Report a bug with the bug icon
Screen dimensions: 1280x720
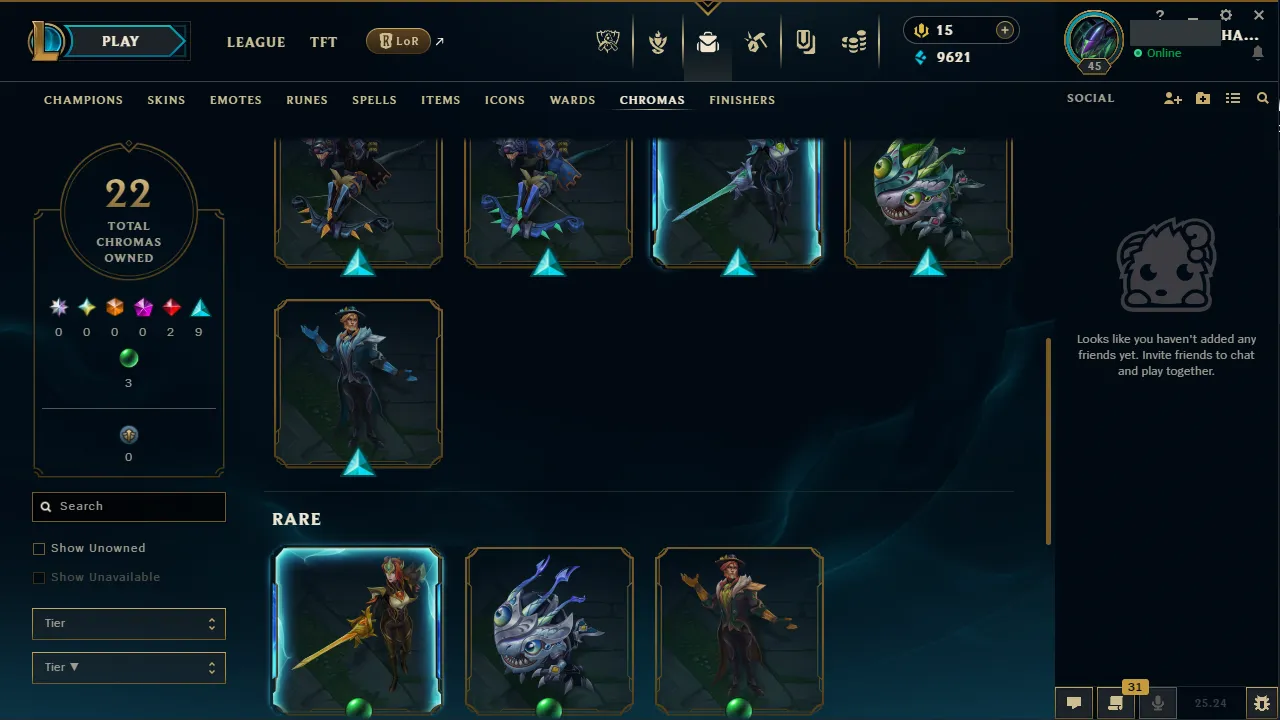point(1261,703)
